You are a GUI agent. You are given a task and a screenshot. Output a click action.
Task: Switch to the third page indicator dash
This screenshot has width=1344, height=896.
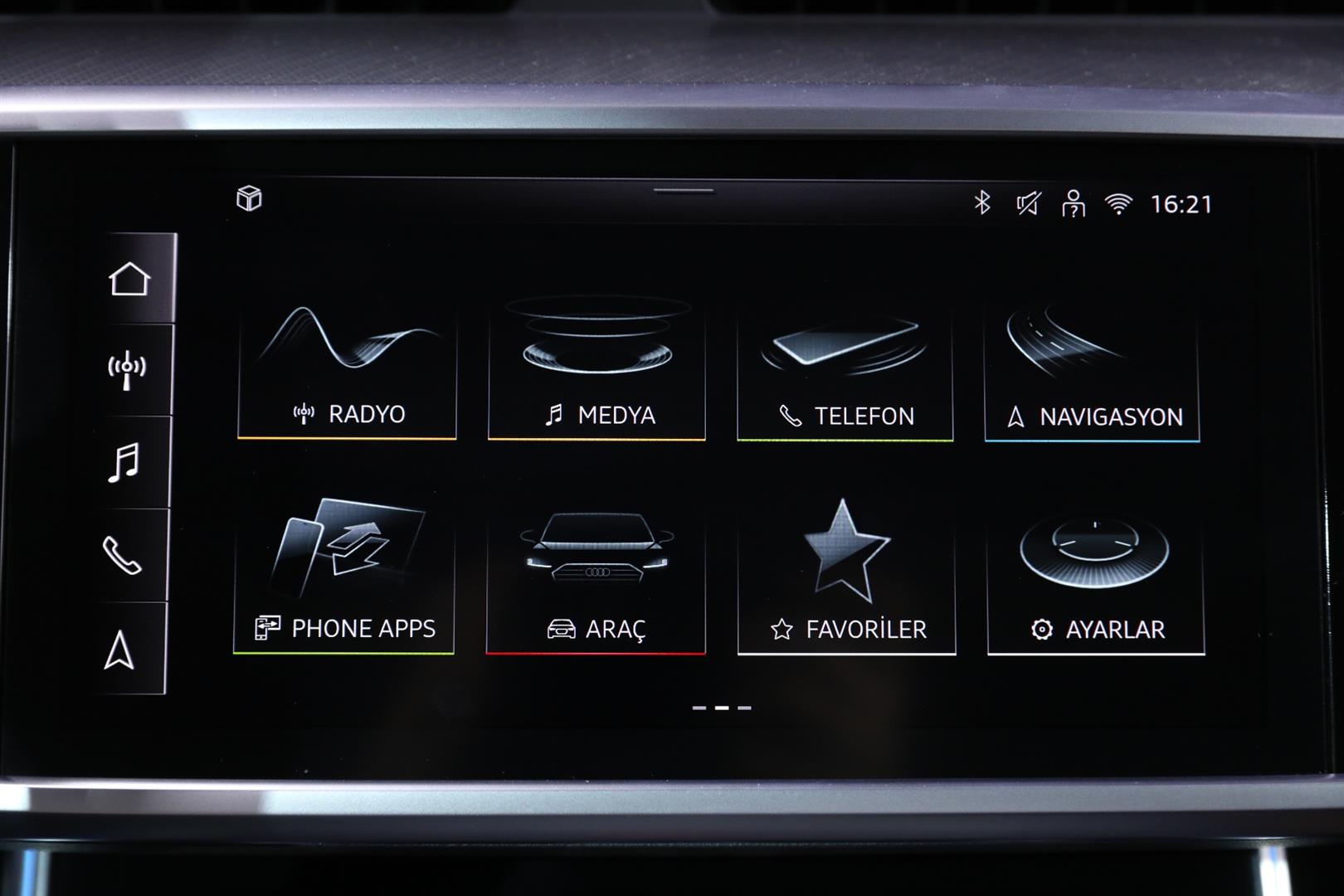coord(744,708)
